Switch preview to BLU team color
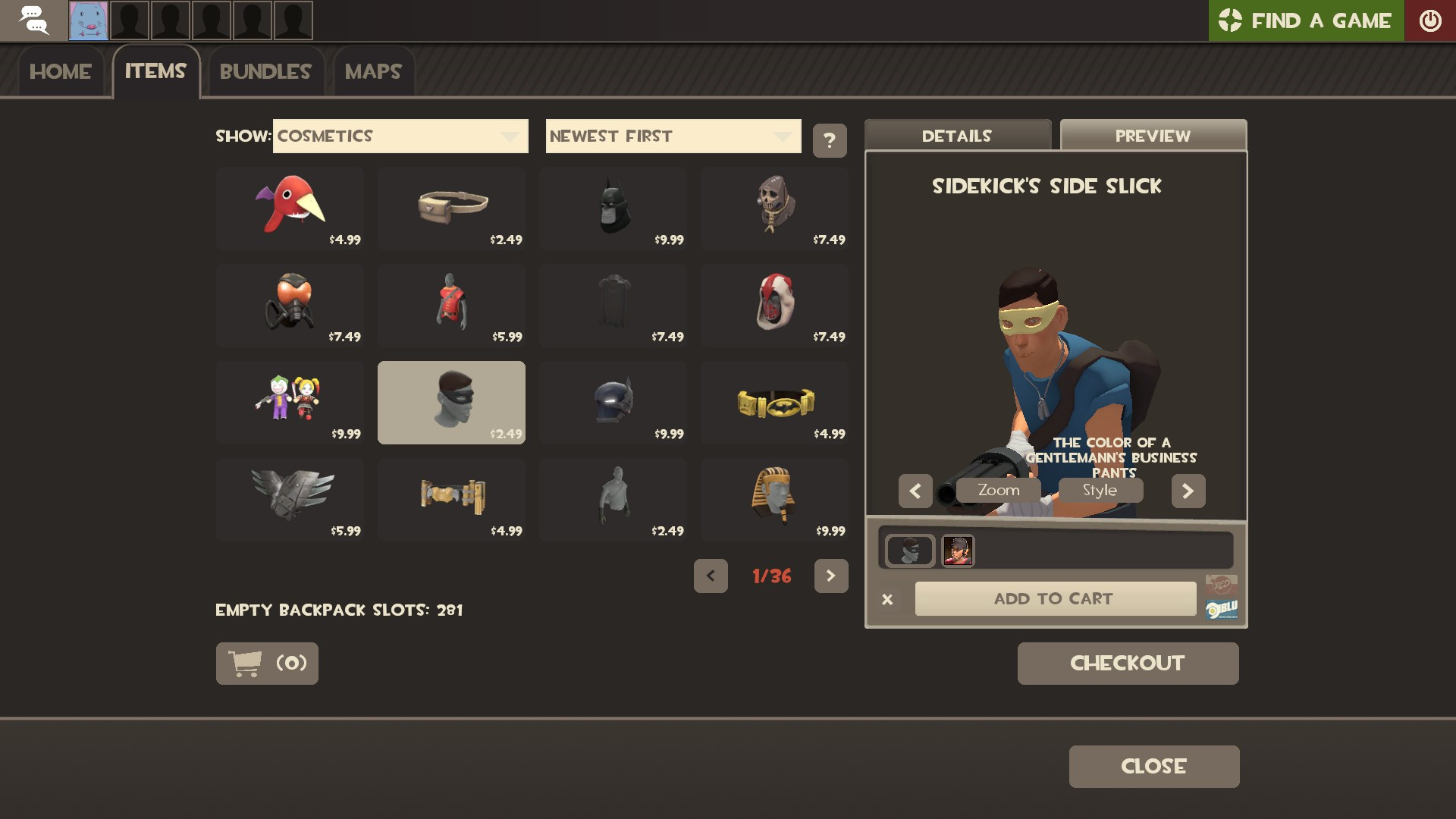1456x819 pixels. tap(1223, 607)
